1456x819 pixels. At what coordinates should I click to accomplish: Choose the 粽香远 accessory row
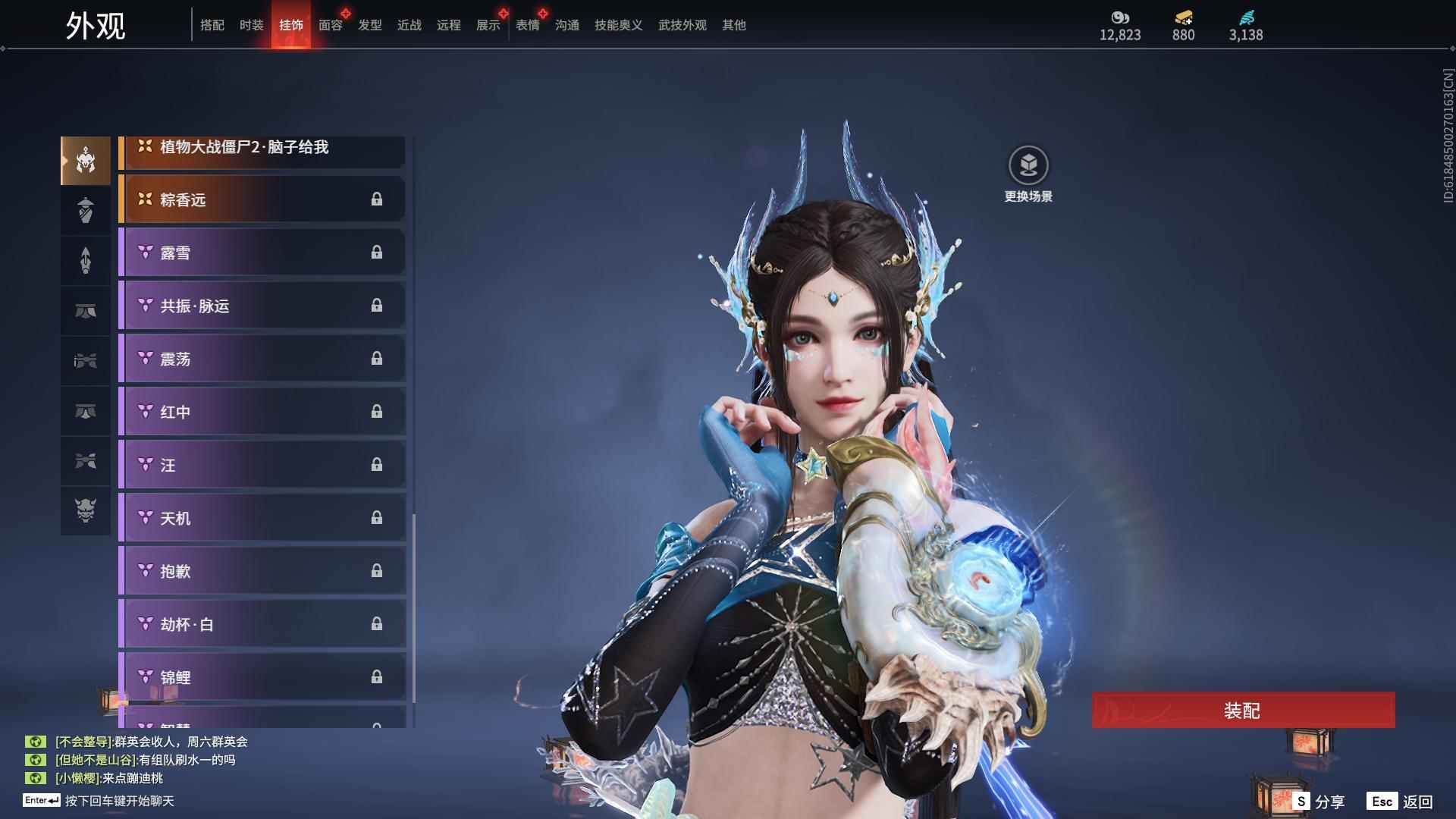pos(262,199)
